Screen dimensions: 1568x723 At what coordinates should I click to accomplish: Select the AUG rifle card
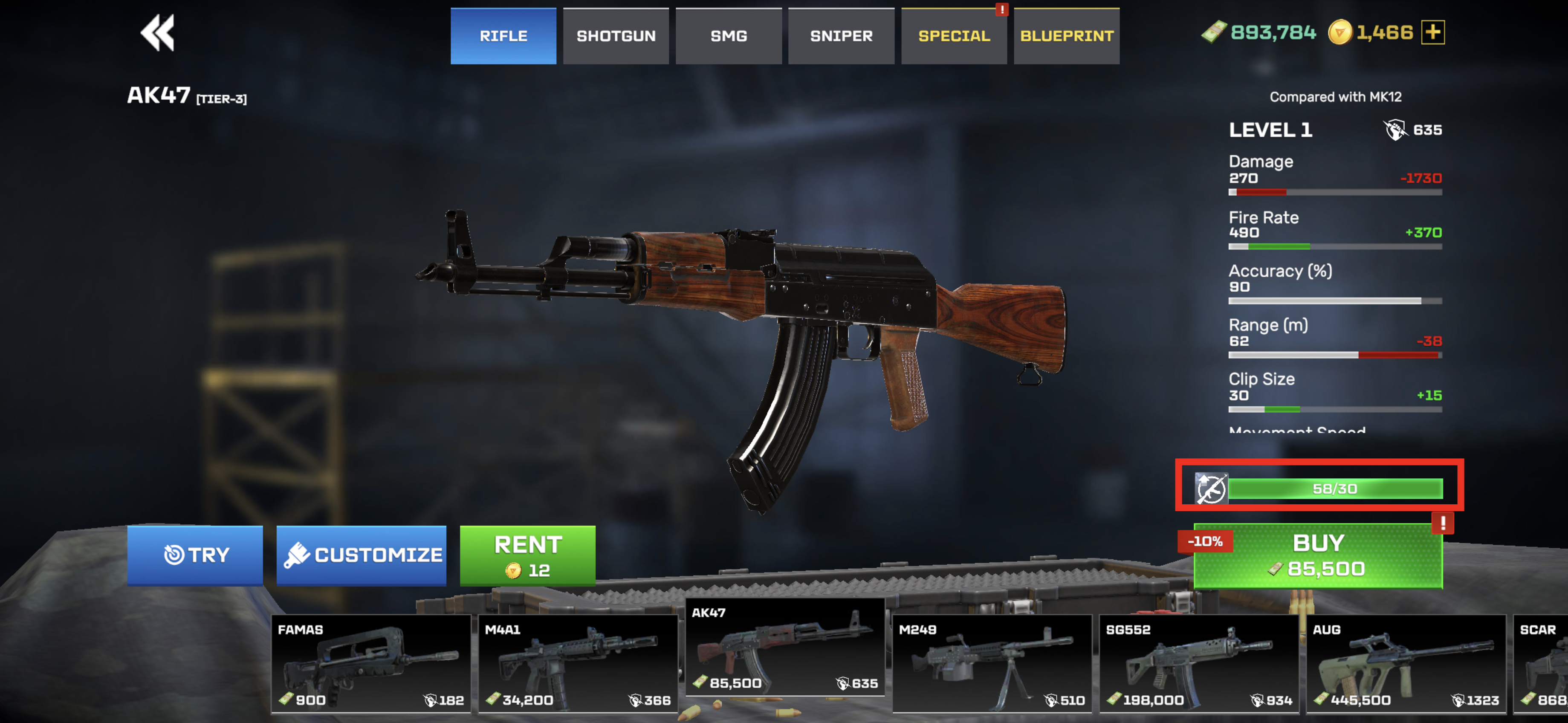point(1406,663)
